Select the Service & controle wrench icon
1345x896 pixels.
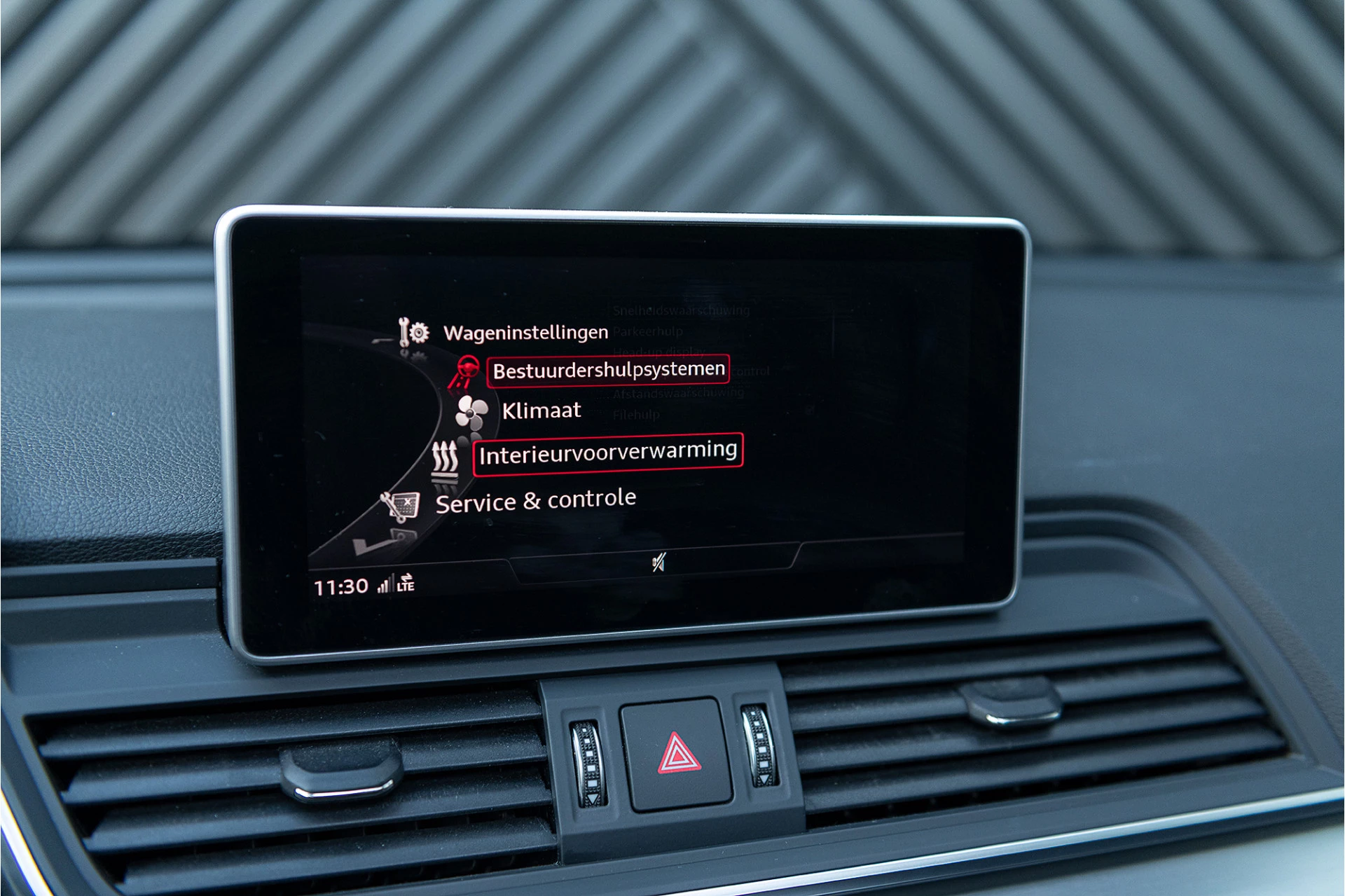tap(401, 503)
